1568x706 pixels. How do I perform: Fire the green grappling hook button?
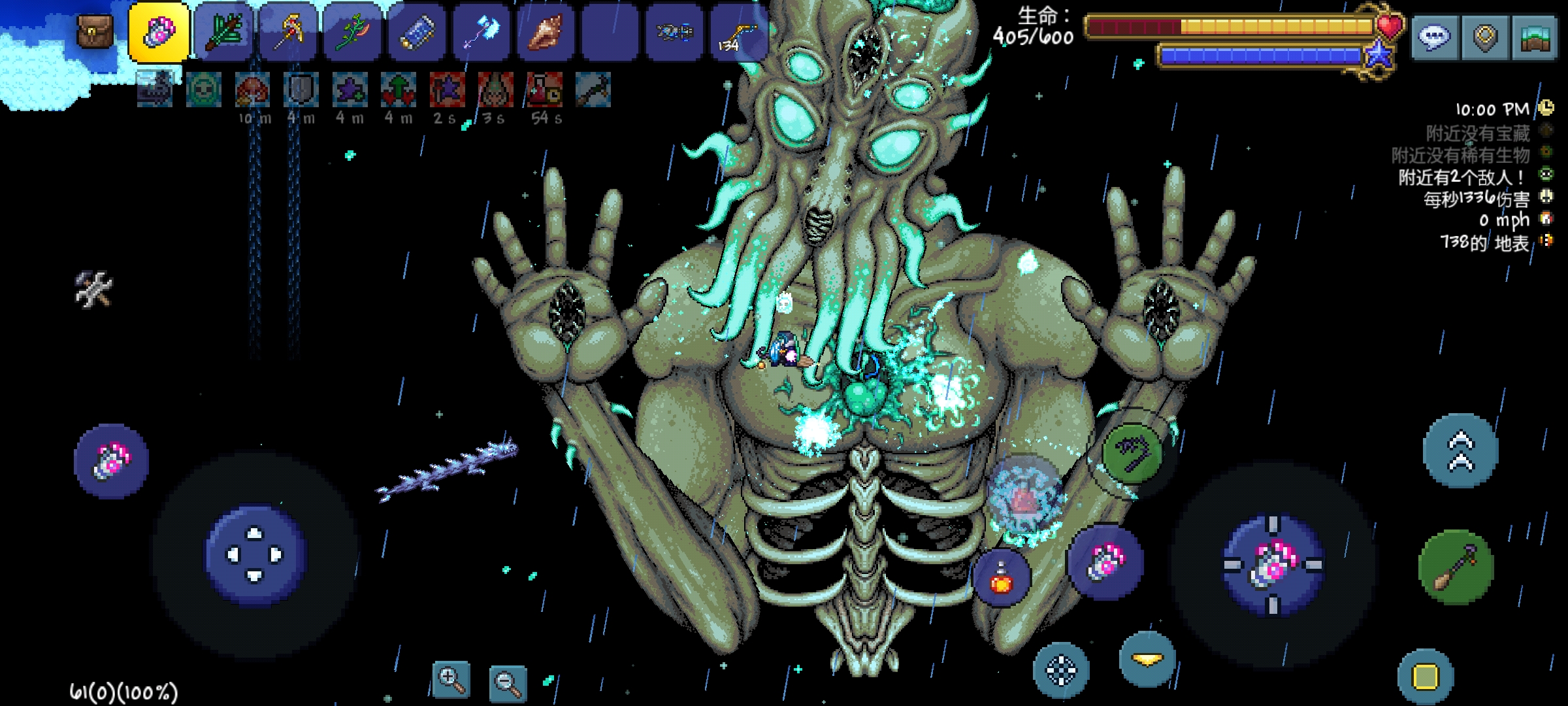pyautogui.click(x=1132, y=452)
